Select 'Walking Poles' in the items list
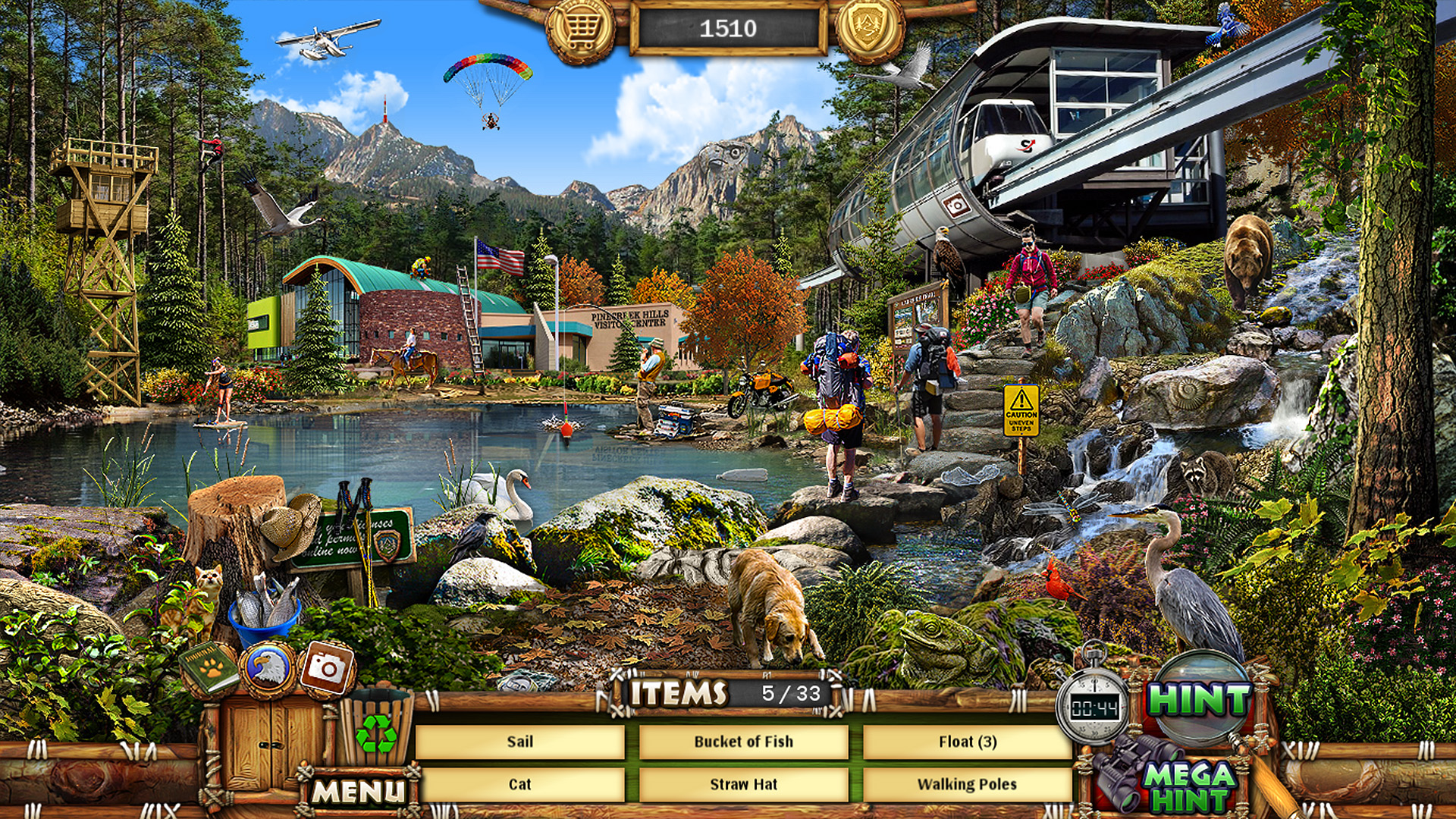 pos(968,786)
